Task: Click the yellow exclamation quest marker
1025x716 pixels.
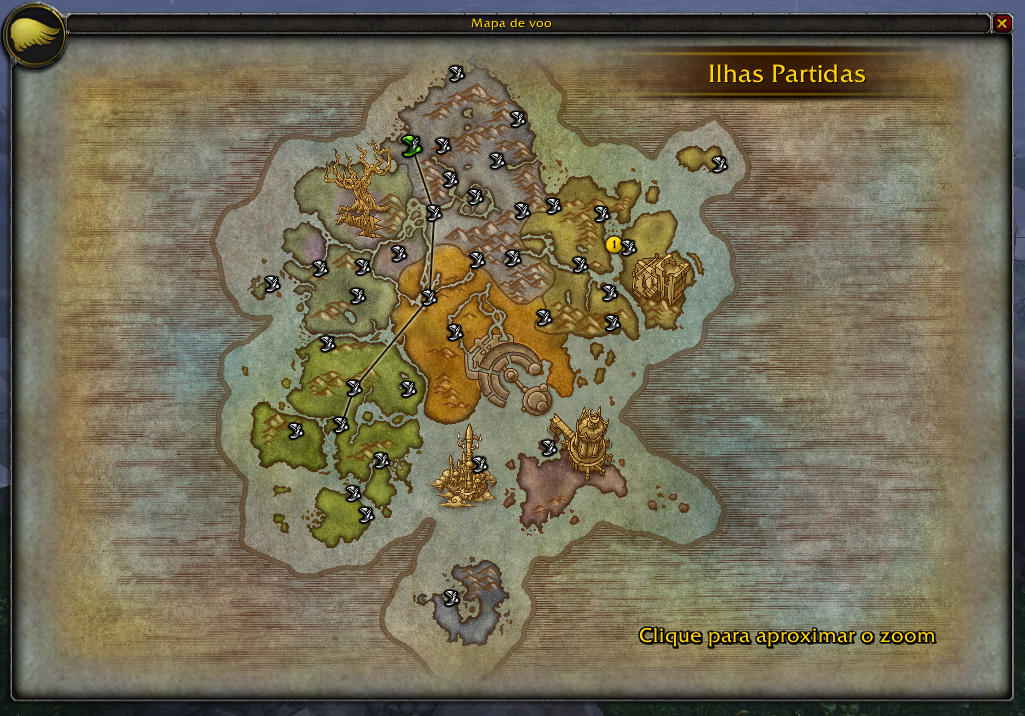Action: coord(613,244)
